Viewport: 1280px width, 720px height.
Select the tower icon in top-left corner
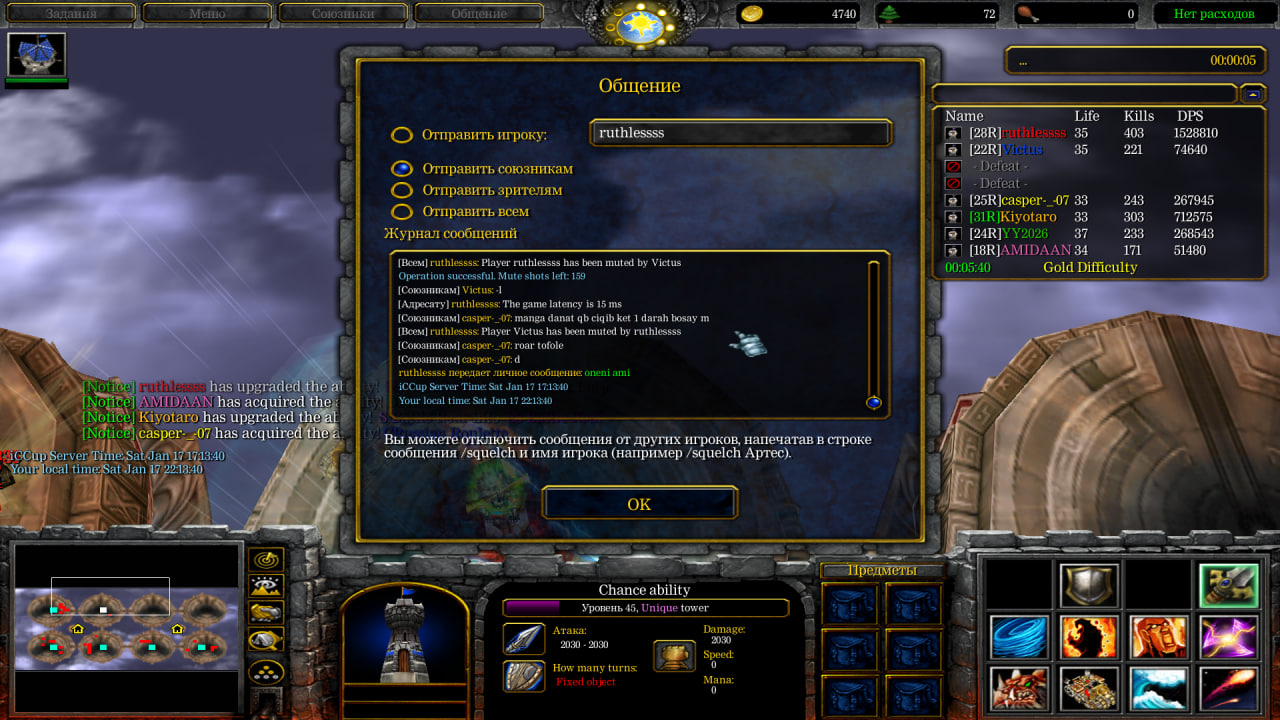(37, 55)
